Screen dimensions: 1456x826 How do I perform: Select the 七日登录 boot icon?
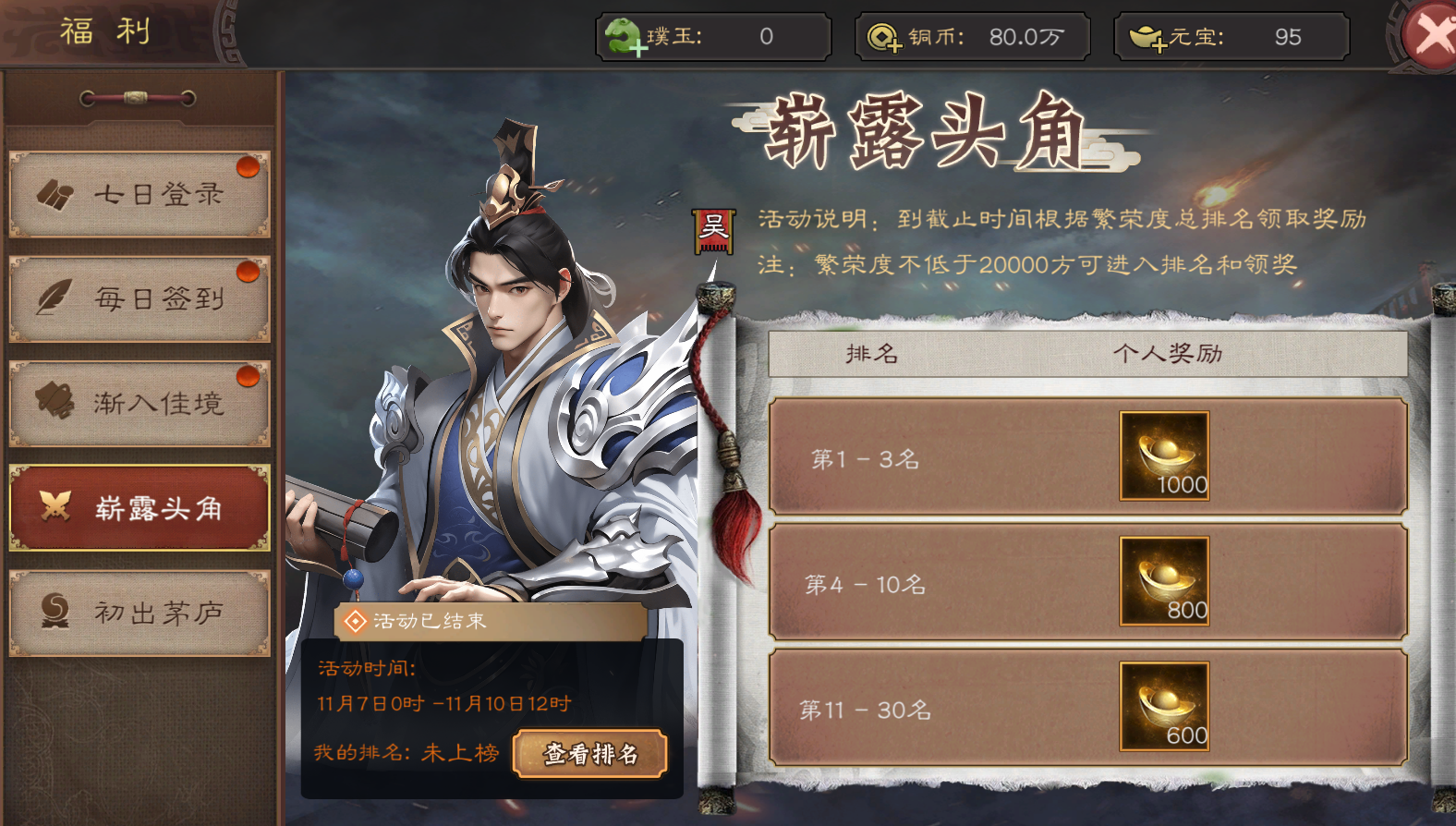[x=57, y=194]
